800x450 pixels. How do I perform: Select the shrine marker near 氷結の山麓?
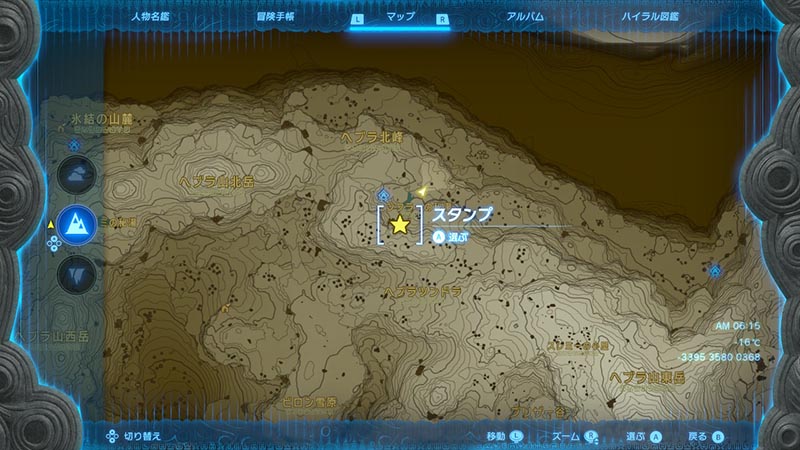(x=75, y=144)
